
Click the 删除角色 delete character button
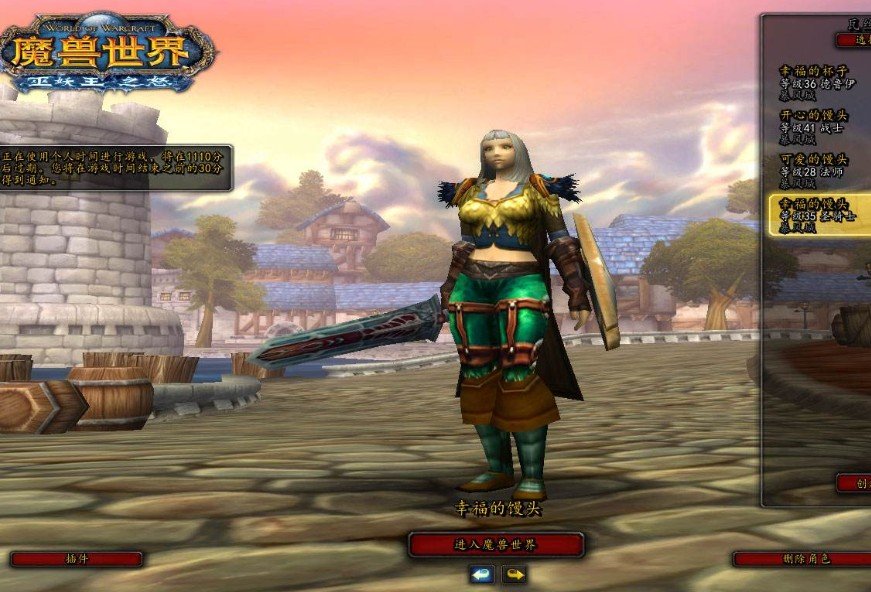tap(800, 559)
